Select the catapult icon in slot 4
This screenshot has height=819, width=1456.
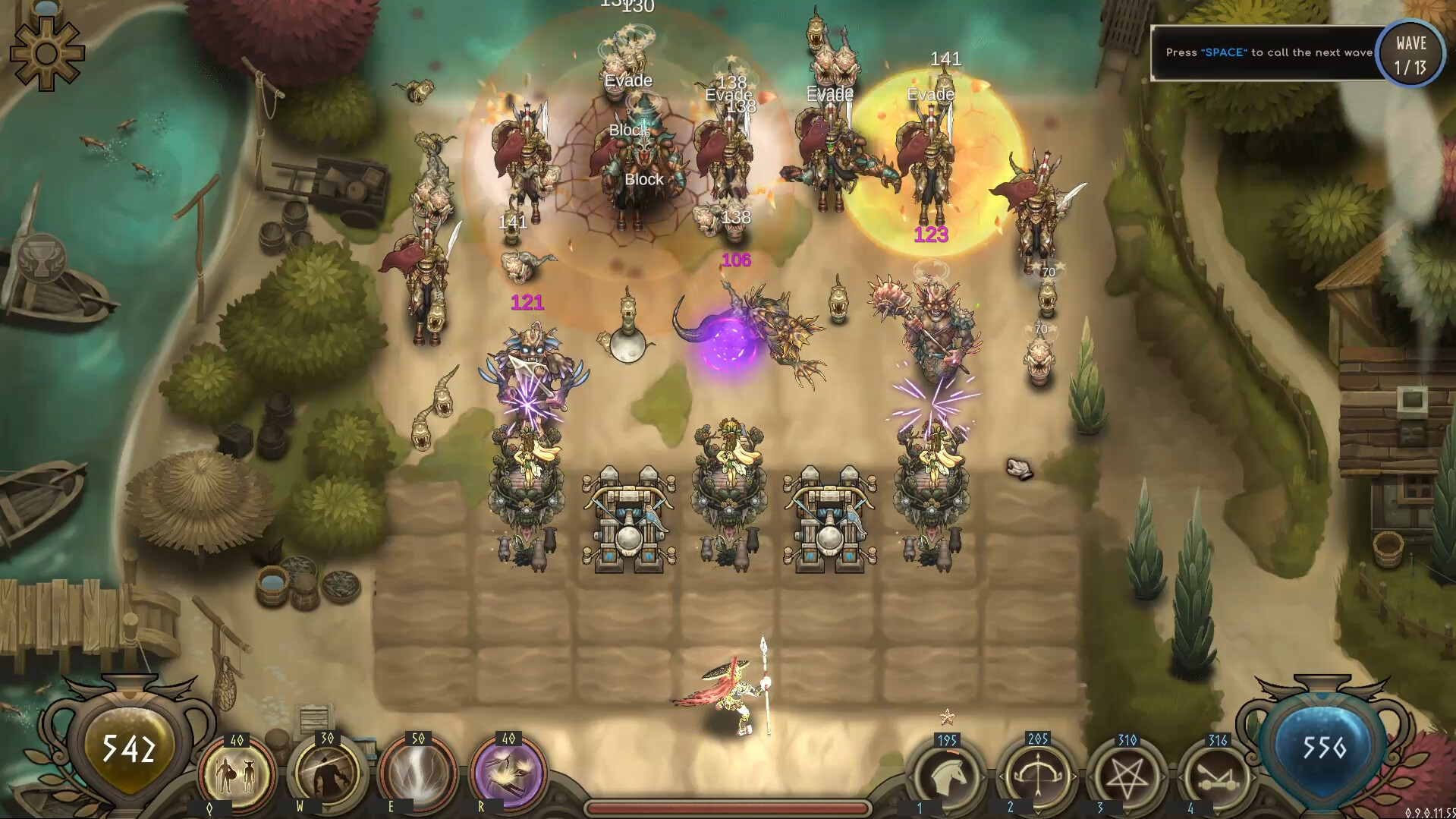pos(1217,776)
